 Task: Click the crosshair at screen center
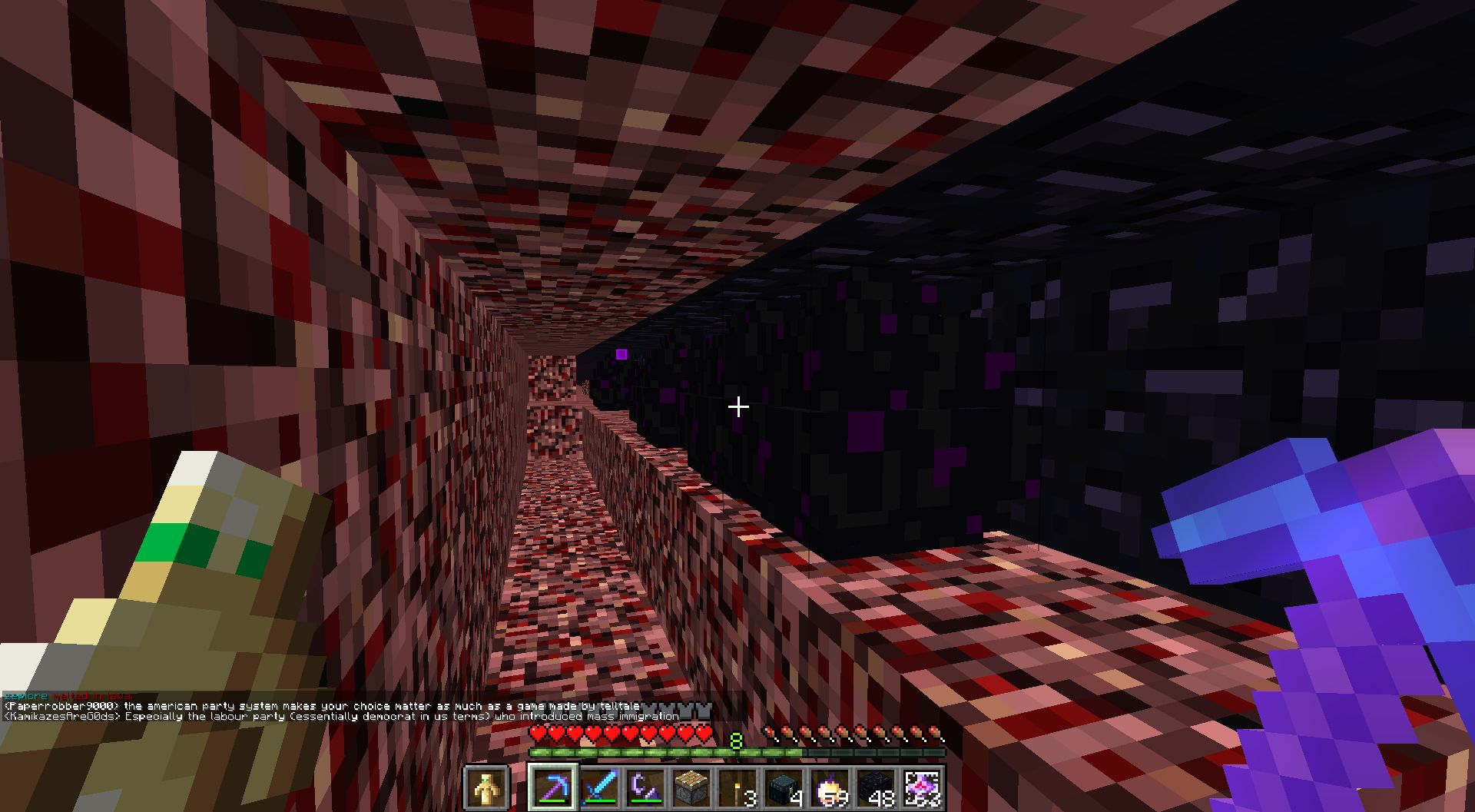click(737, 406)
